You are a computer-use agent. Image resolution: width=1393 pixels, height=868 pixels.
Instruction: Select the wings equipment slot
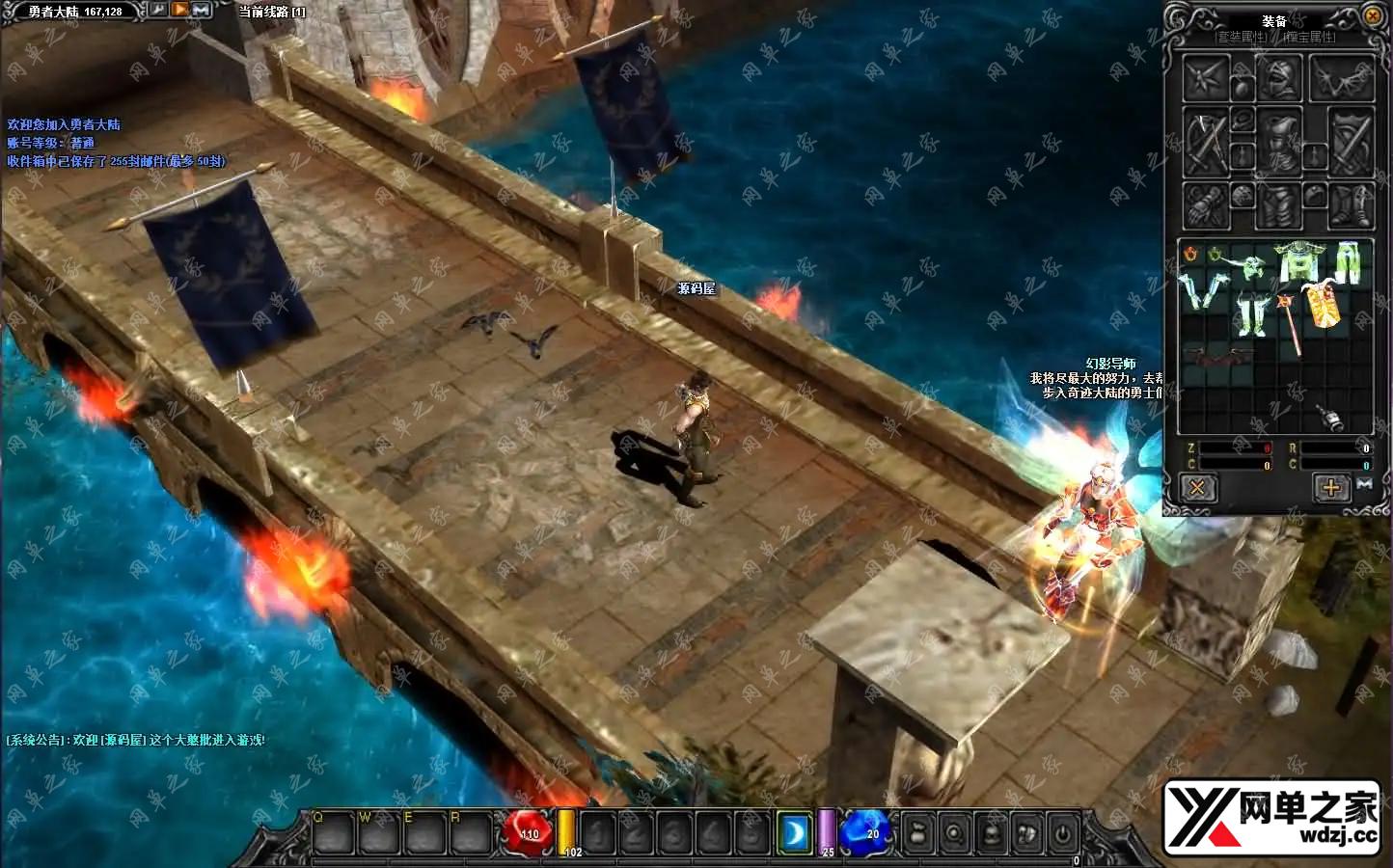click(x=1341, y=79)
